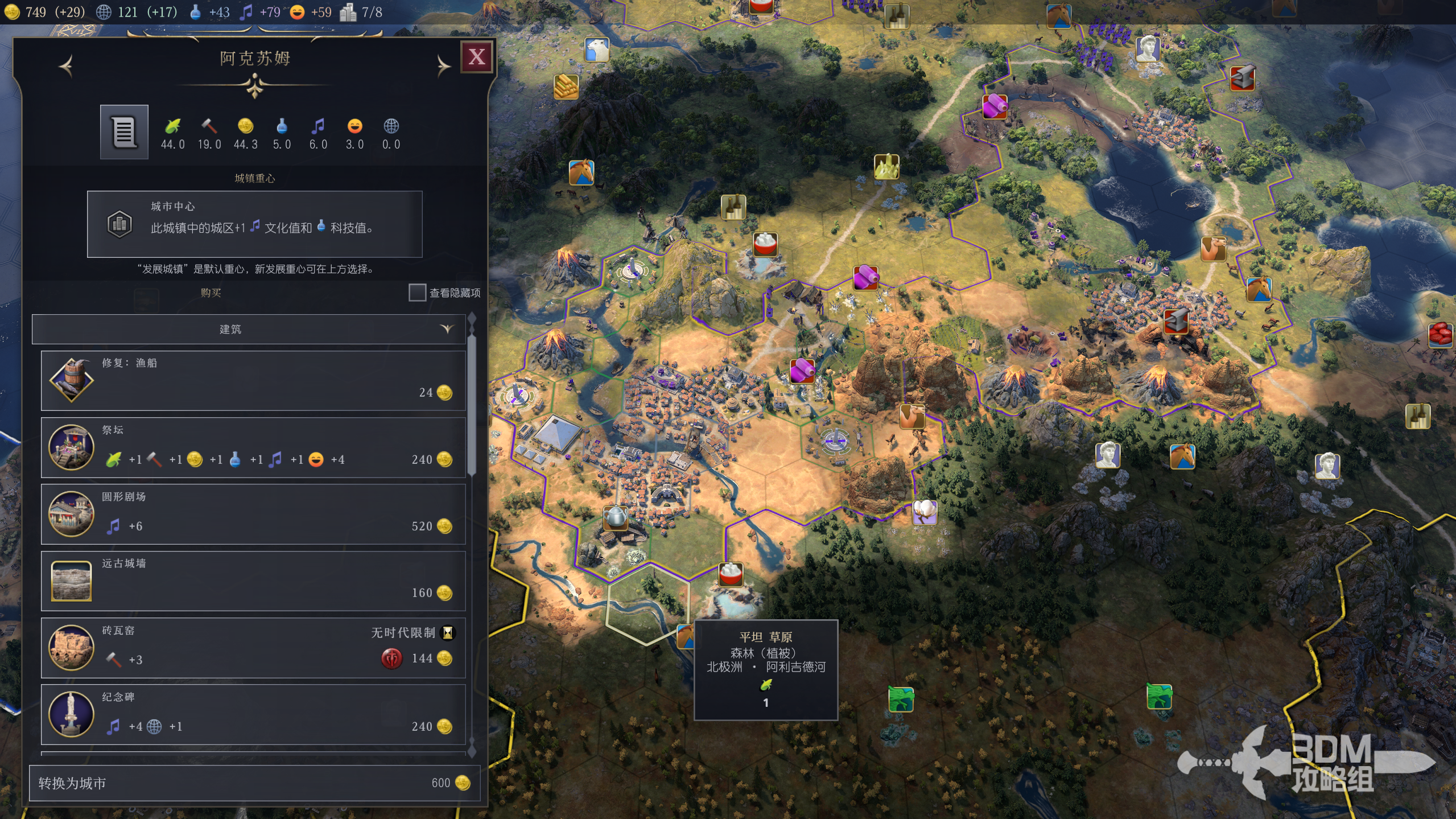Open the town details scroll icon
The height and width of the screenshot is (819, 1456).
click(124, 132)
